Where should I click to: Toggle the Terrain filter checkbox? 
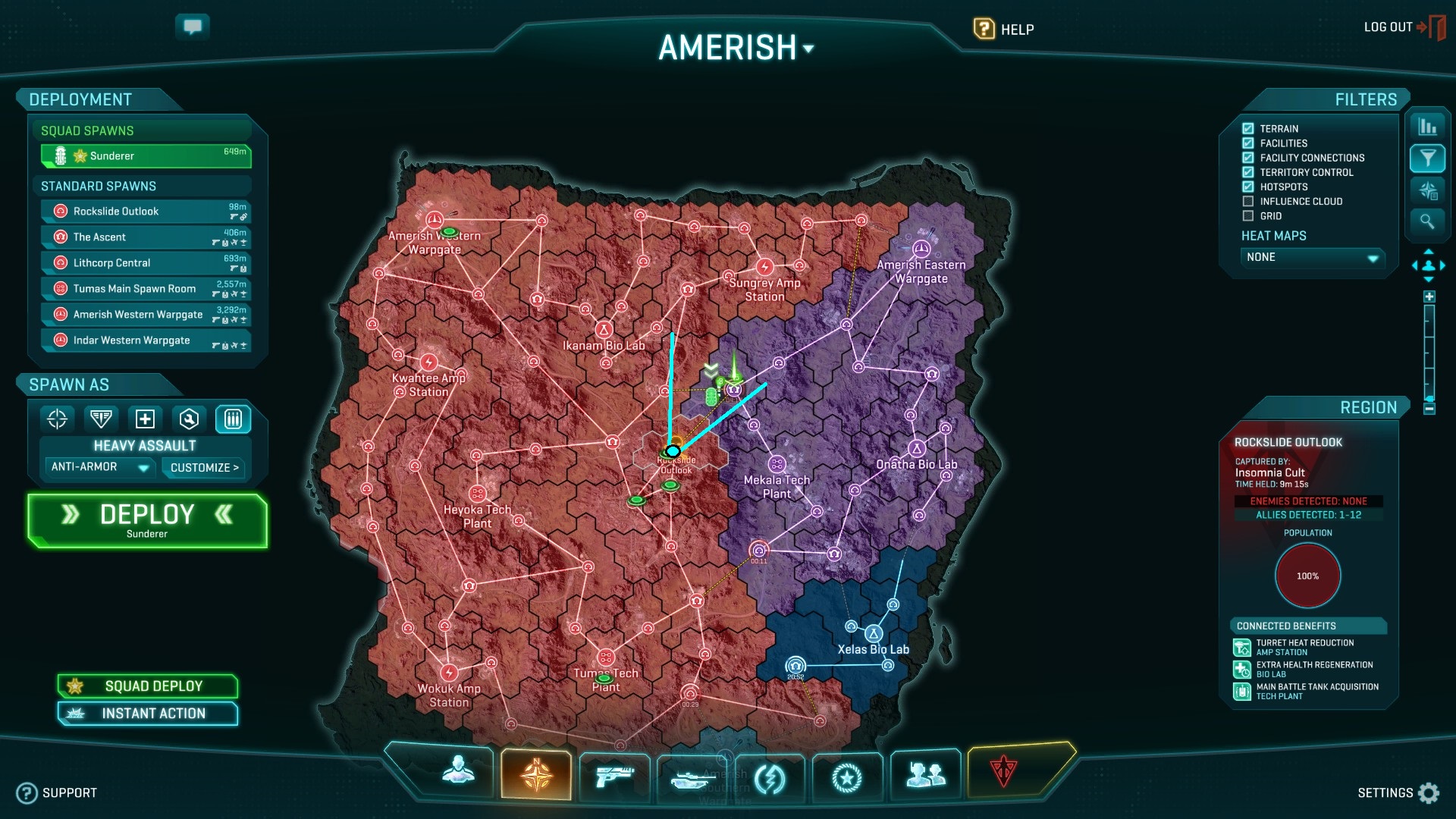pyautogui.click(x=1248, y=129)
